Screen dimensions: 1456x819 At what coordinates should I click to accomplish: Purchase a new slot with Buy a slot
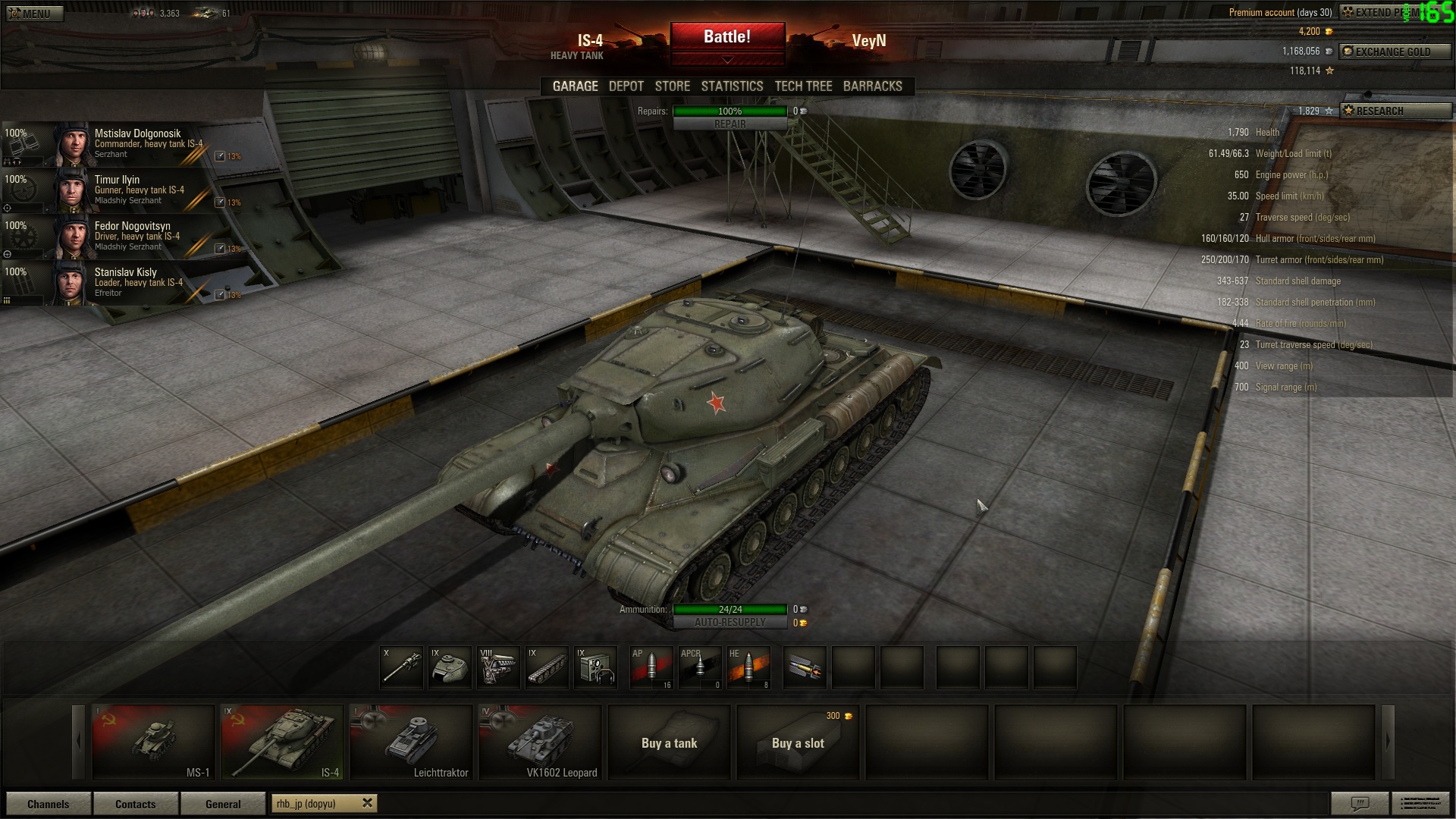pos(798,742)
